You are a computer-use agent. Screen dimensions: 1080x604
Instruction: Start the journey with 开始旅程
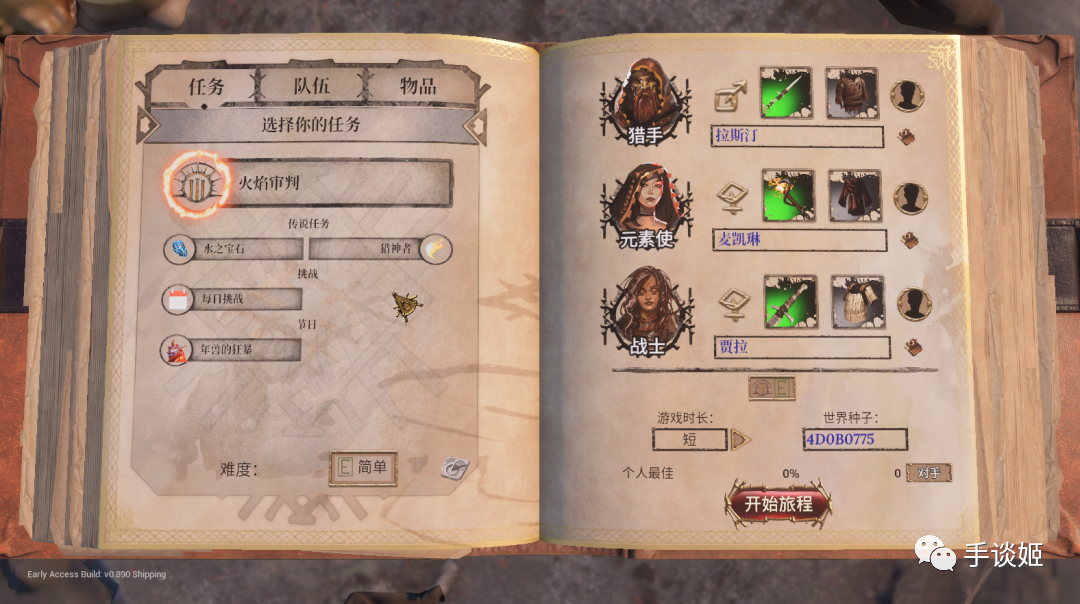(778, 504)
